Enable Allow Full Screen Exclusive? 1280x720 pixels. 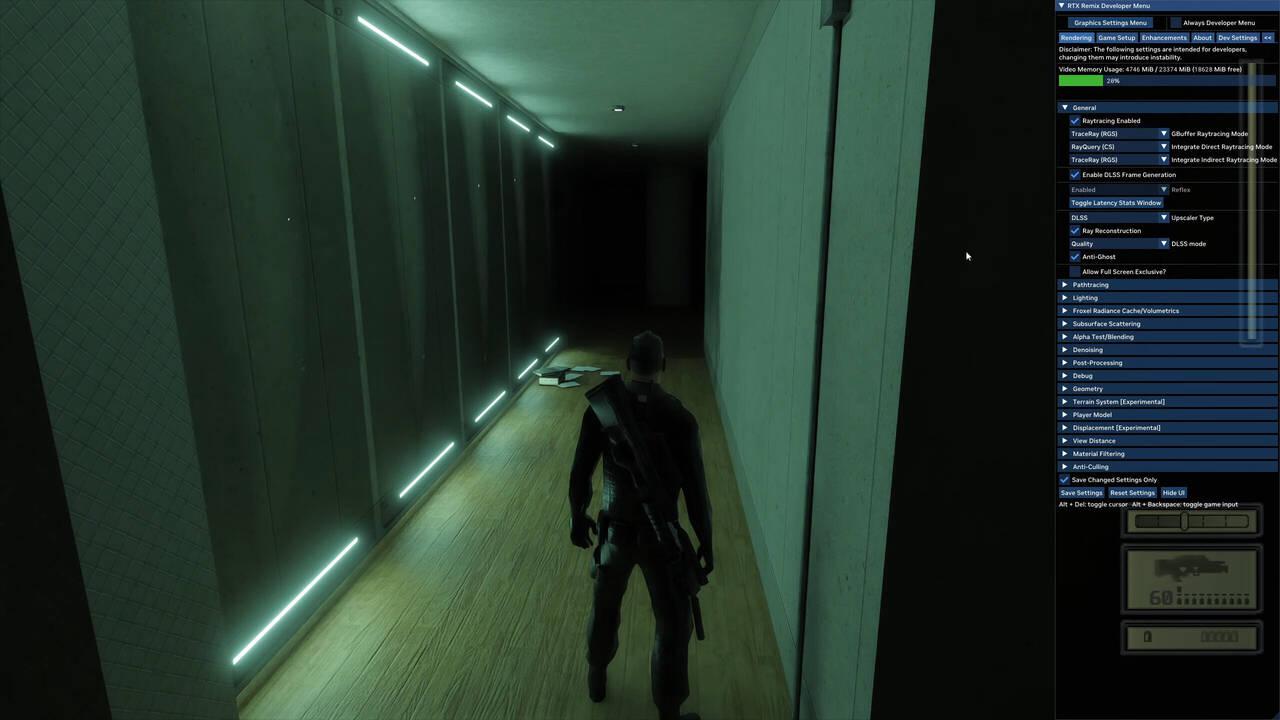[1075, 271]
